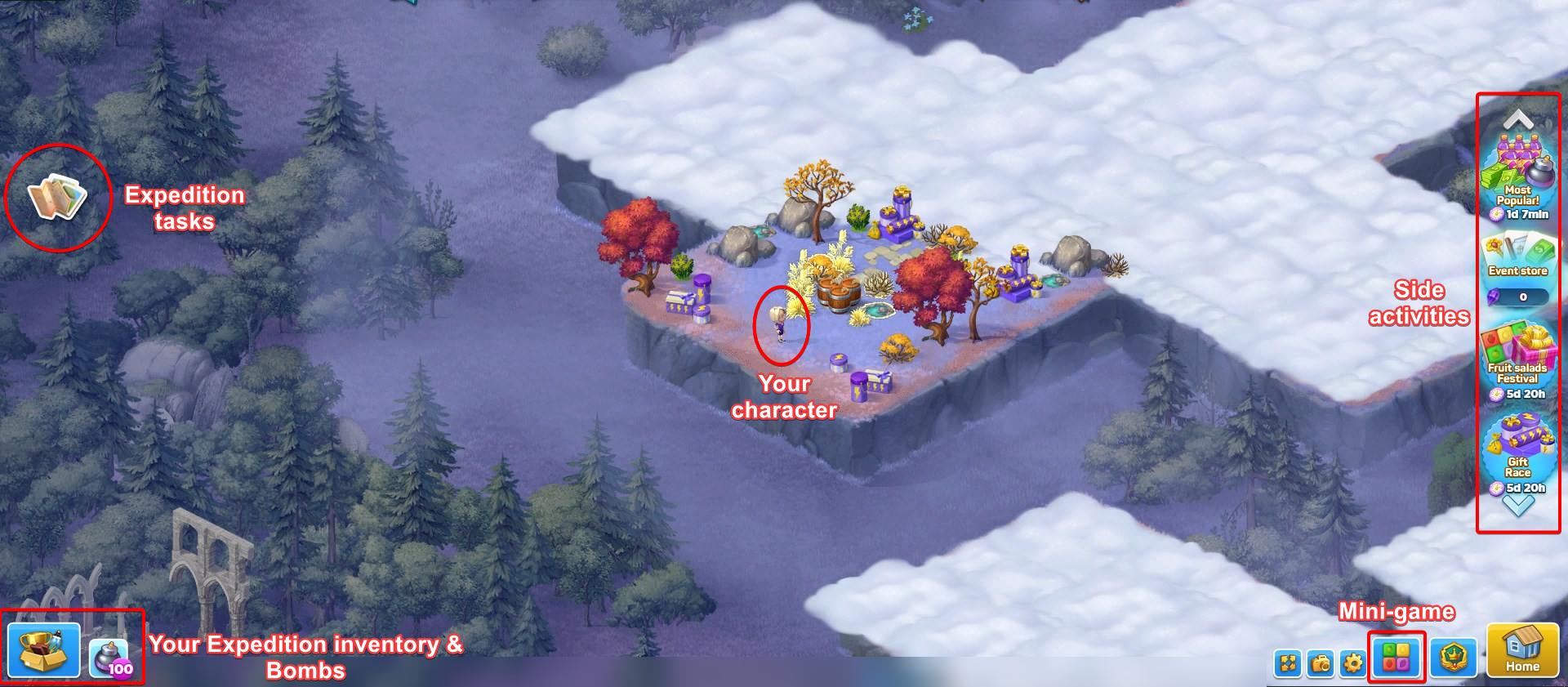The image size is (1568, 687).
Task: Toggle fullscreen with the arrows button
Action: [1288, 663]
